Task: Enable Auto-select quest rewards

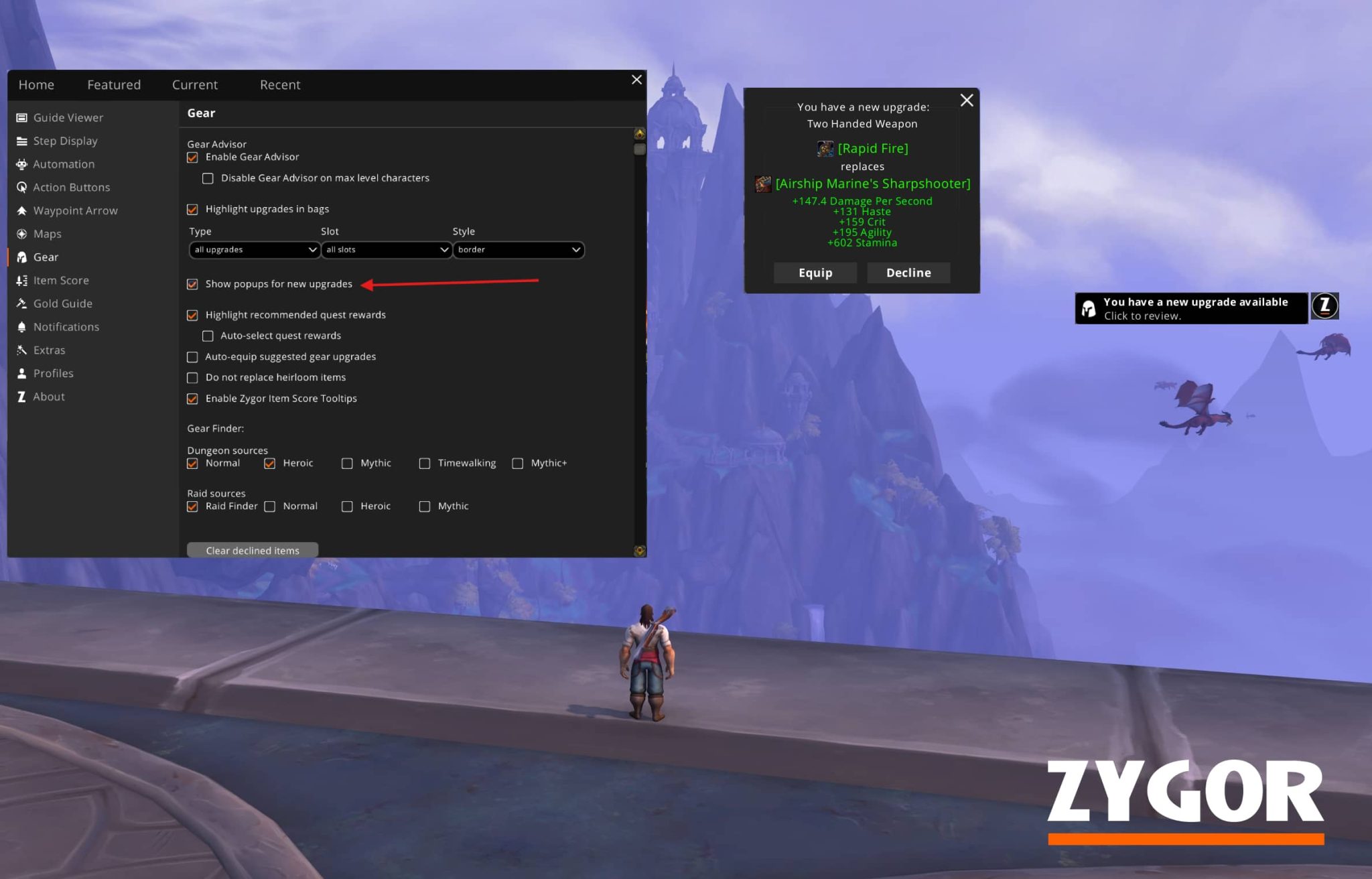Action: coord(208,336)
